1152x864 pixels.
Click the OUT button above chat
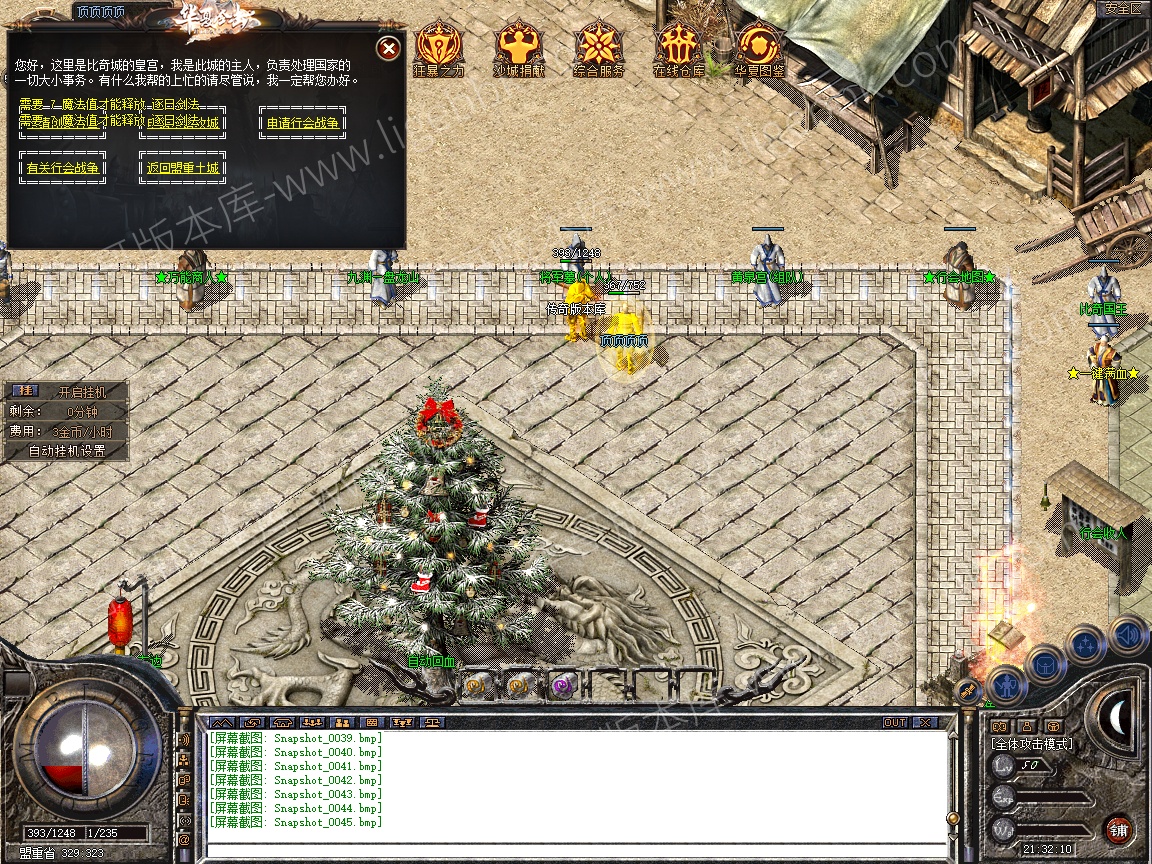pyautogui.click(x=894, y=722)
